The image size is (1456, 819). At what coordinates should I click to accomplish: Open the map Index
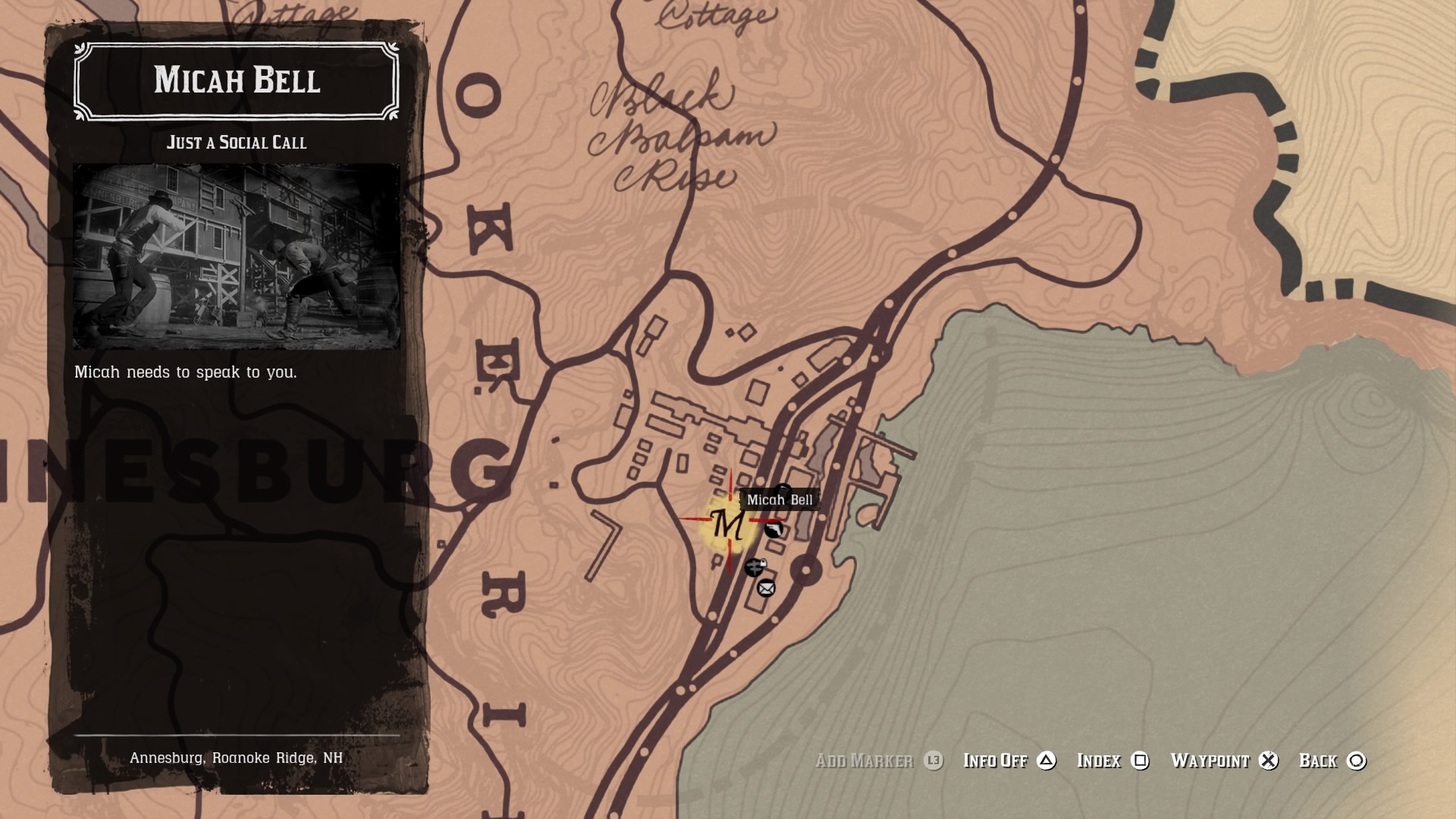coord(1099,761)
